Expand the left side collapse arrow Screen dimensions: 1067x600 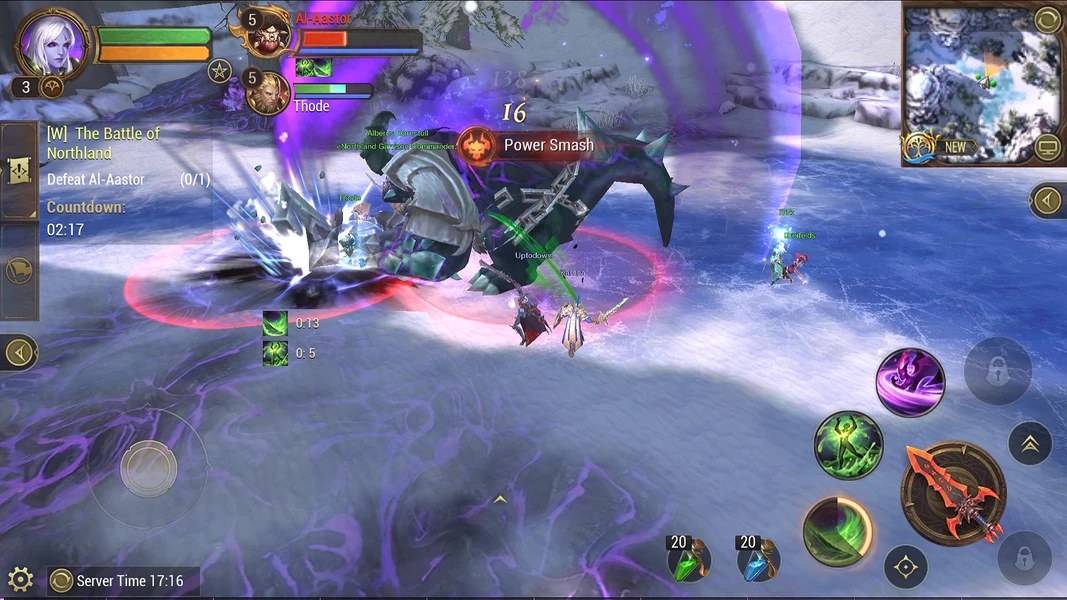pyautogui.click(x=19, y=352)
